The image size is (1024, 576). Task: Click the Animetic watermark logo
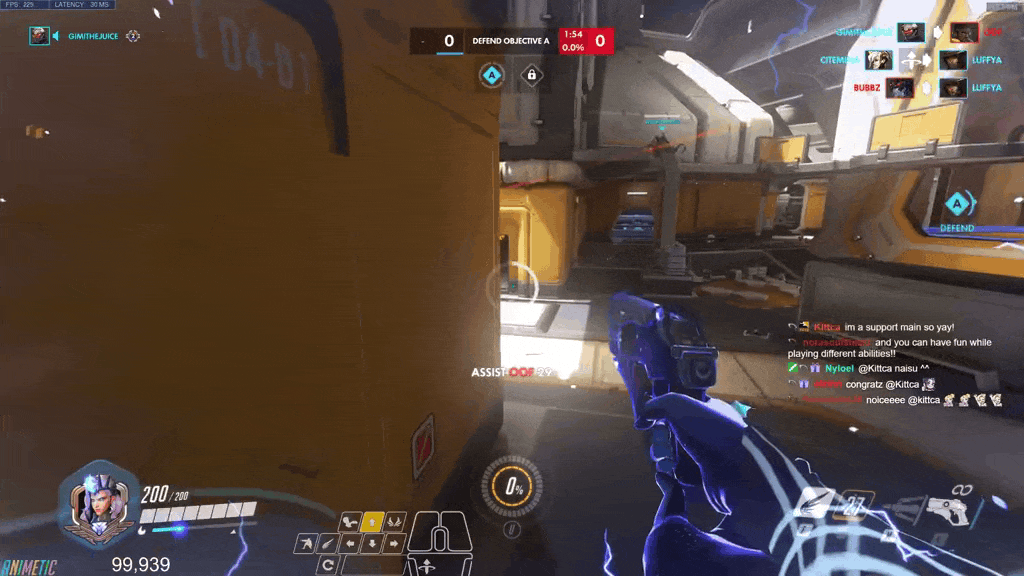pos(28,567)
